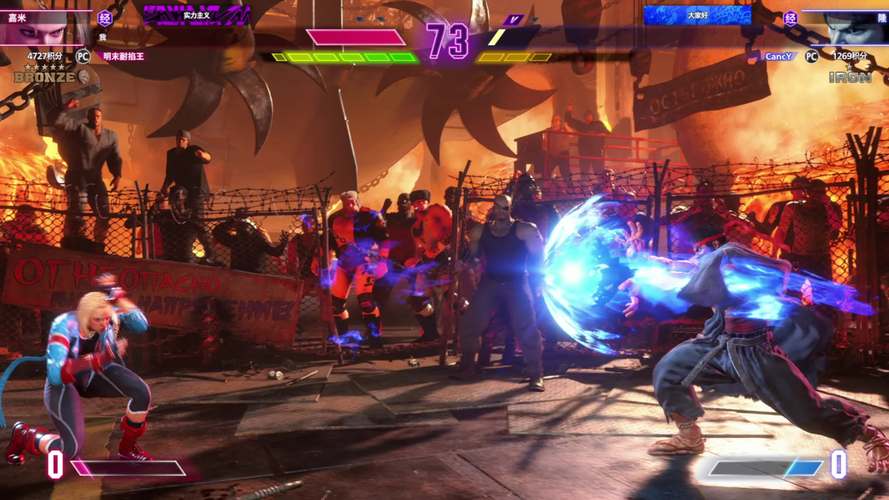Viewport: 889px width, 500px height.
Task: Open player CancY's name tag
Action: click(x=777, y=57)
